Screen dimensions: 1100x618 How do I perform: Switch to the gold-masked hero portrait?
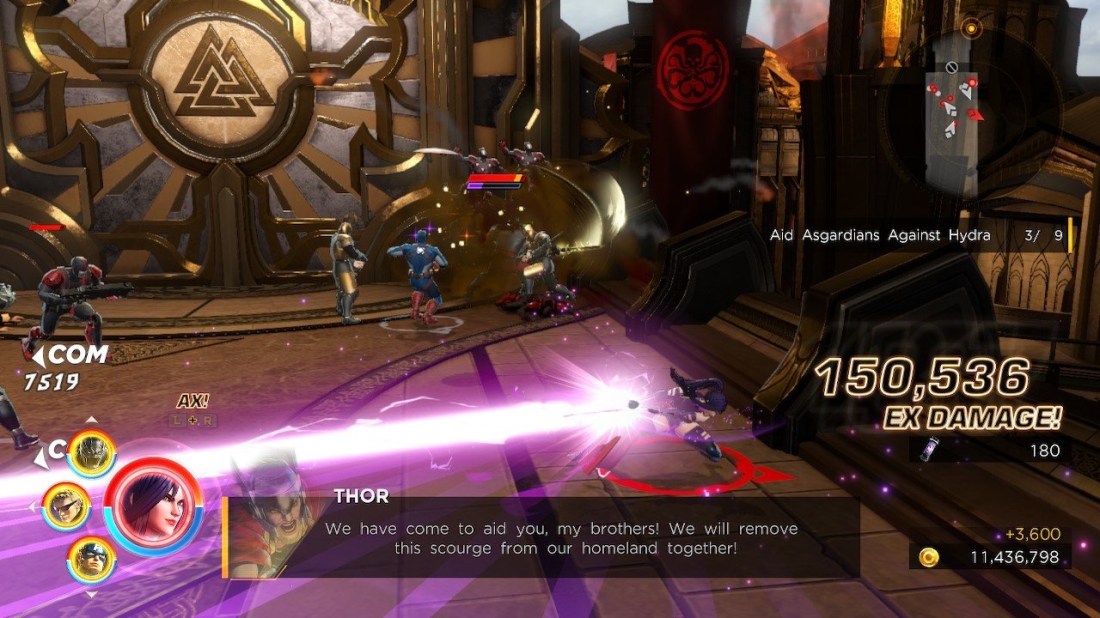(91, 454)
